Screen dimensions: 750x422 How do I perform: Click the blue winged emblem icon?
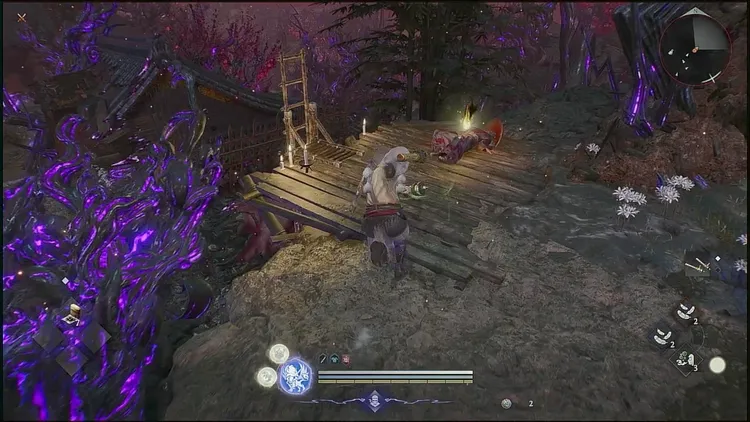[x=295, y=377]
